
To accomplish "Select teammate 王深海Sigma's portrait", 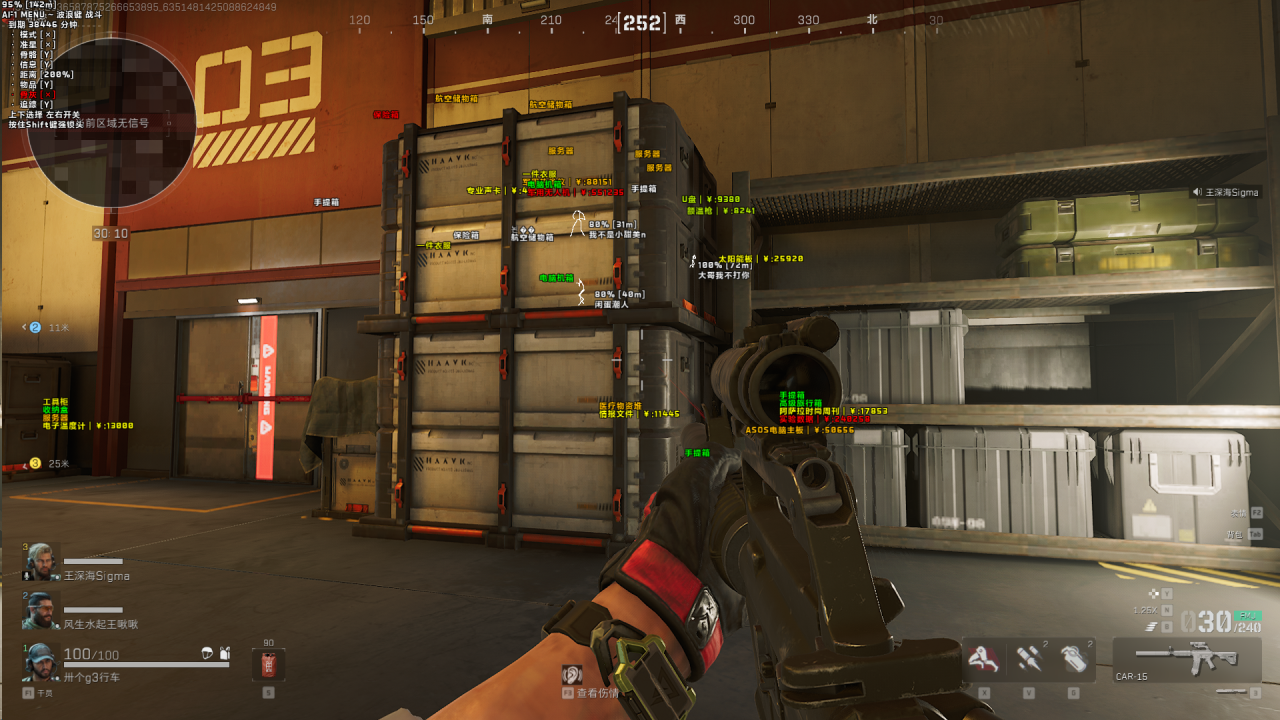I will pos(41,562).
